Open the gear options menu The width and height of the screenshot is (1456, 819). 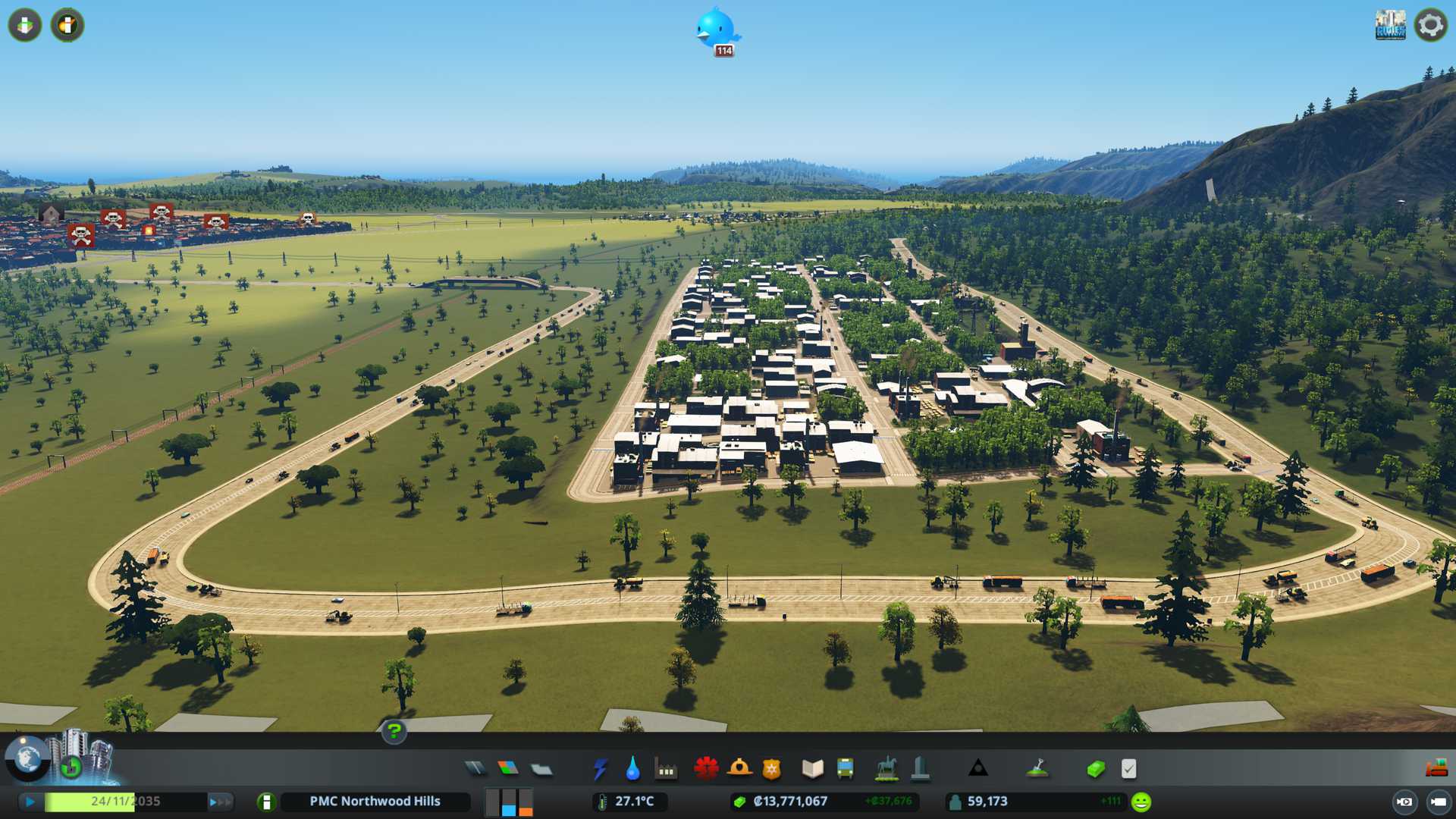tap(1430, 25)
